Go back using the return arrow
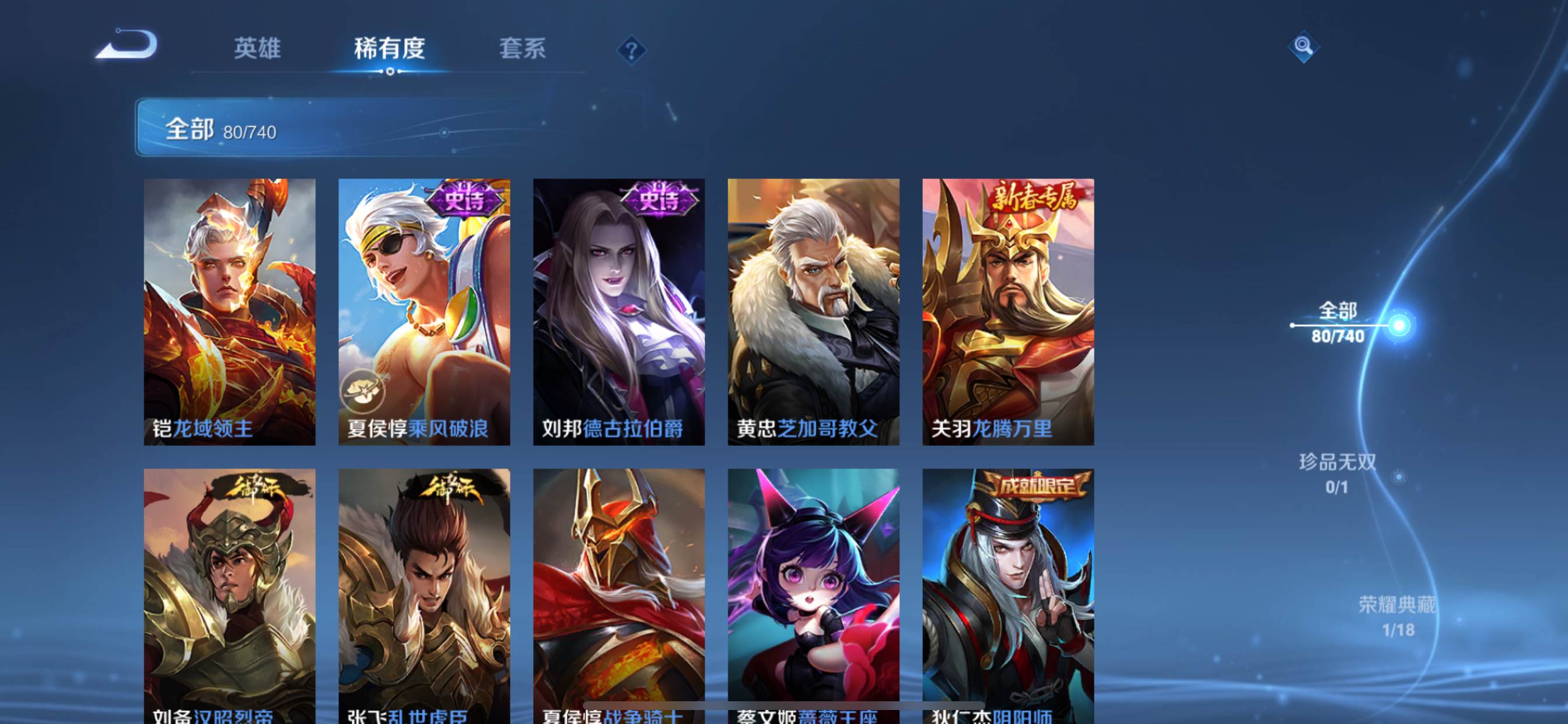Image resolution: width=1568 pixels, height=724 pixels. 128,45
